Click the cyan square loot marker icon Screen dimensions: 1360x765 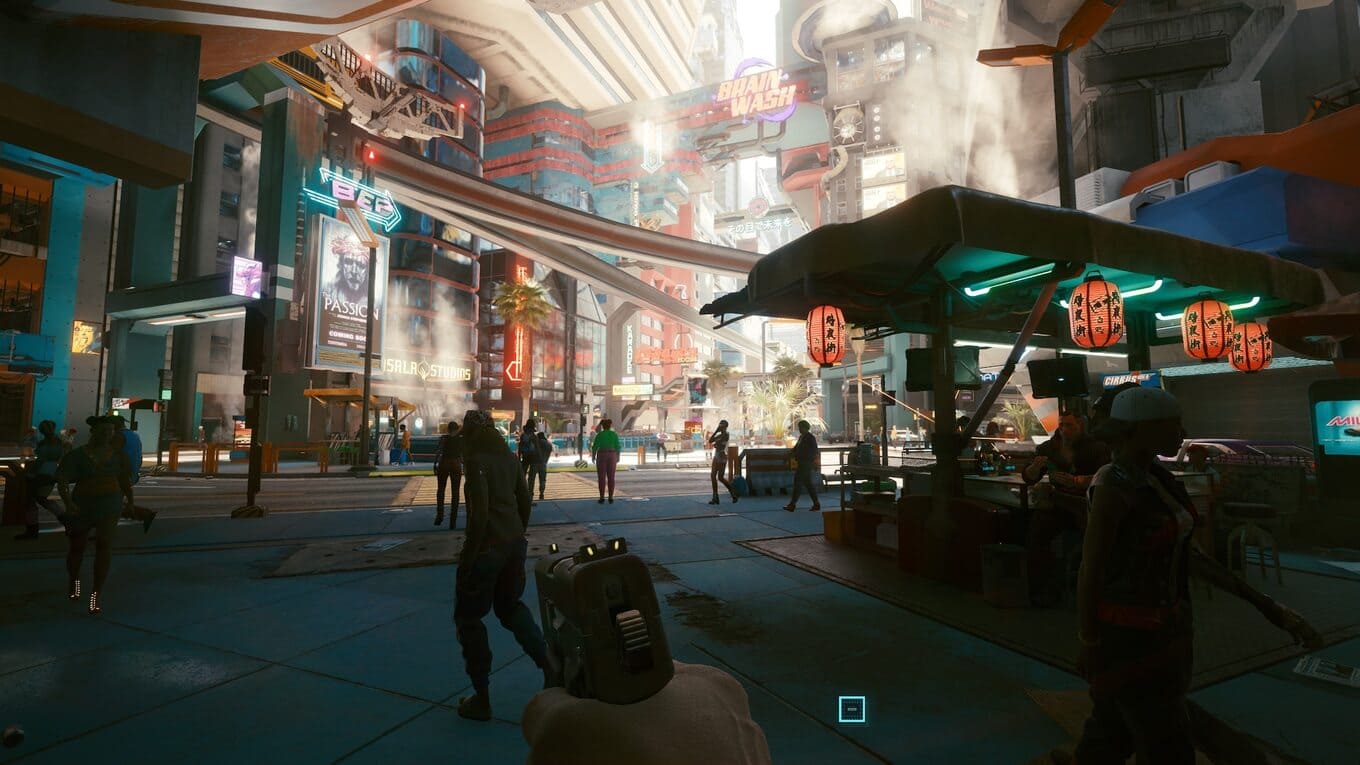tap(851, 709)
